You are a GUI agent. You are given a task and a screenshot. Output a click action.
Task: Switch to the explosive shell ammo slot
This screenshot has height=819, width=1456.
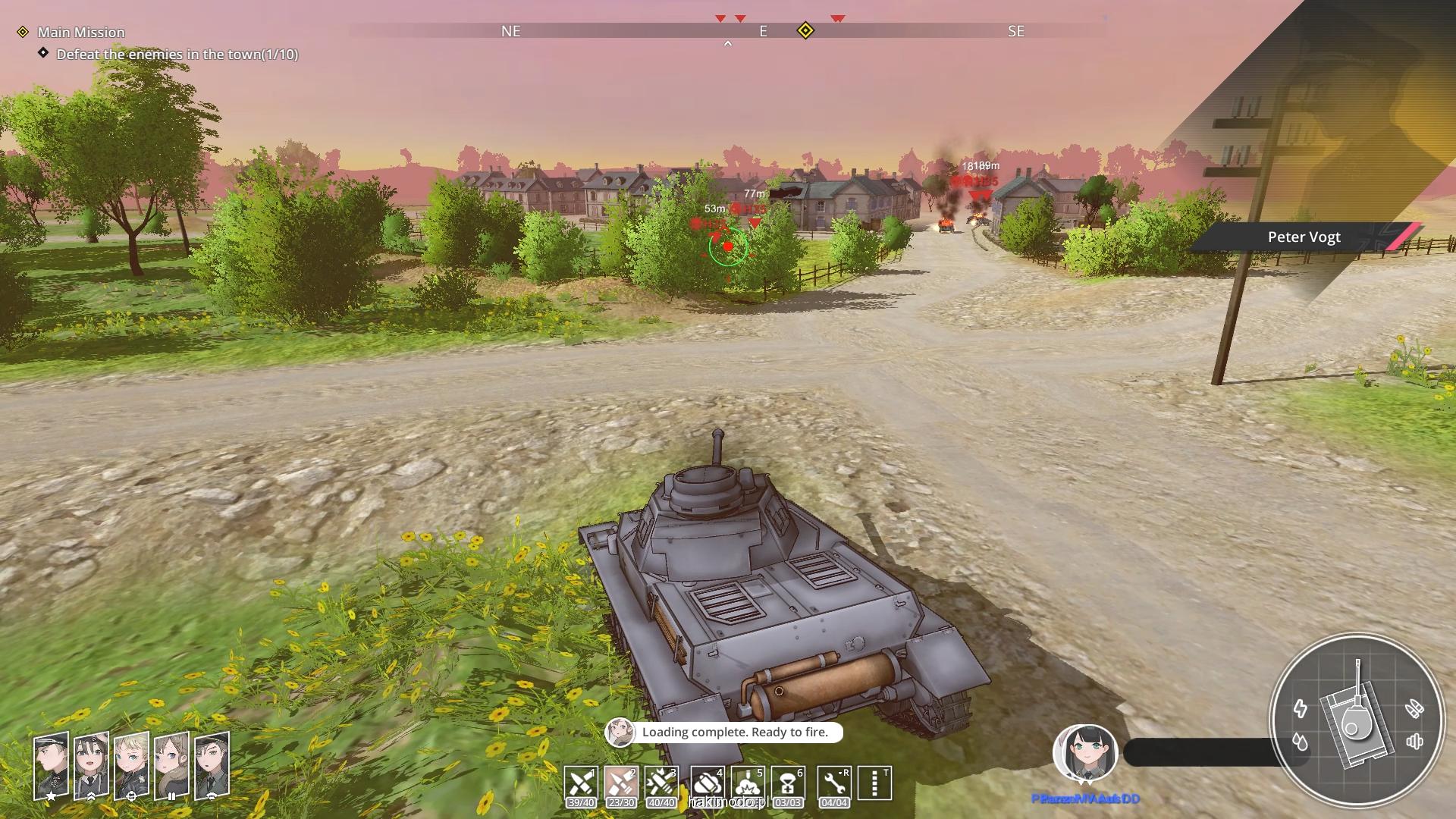661,783
